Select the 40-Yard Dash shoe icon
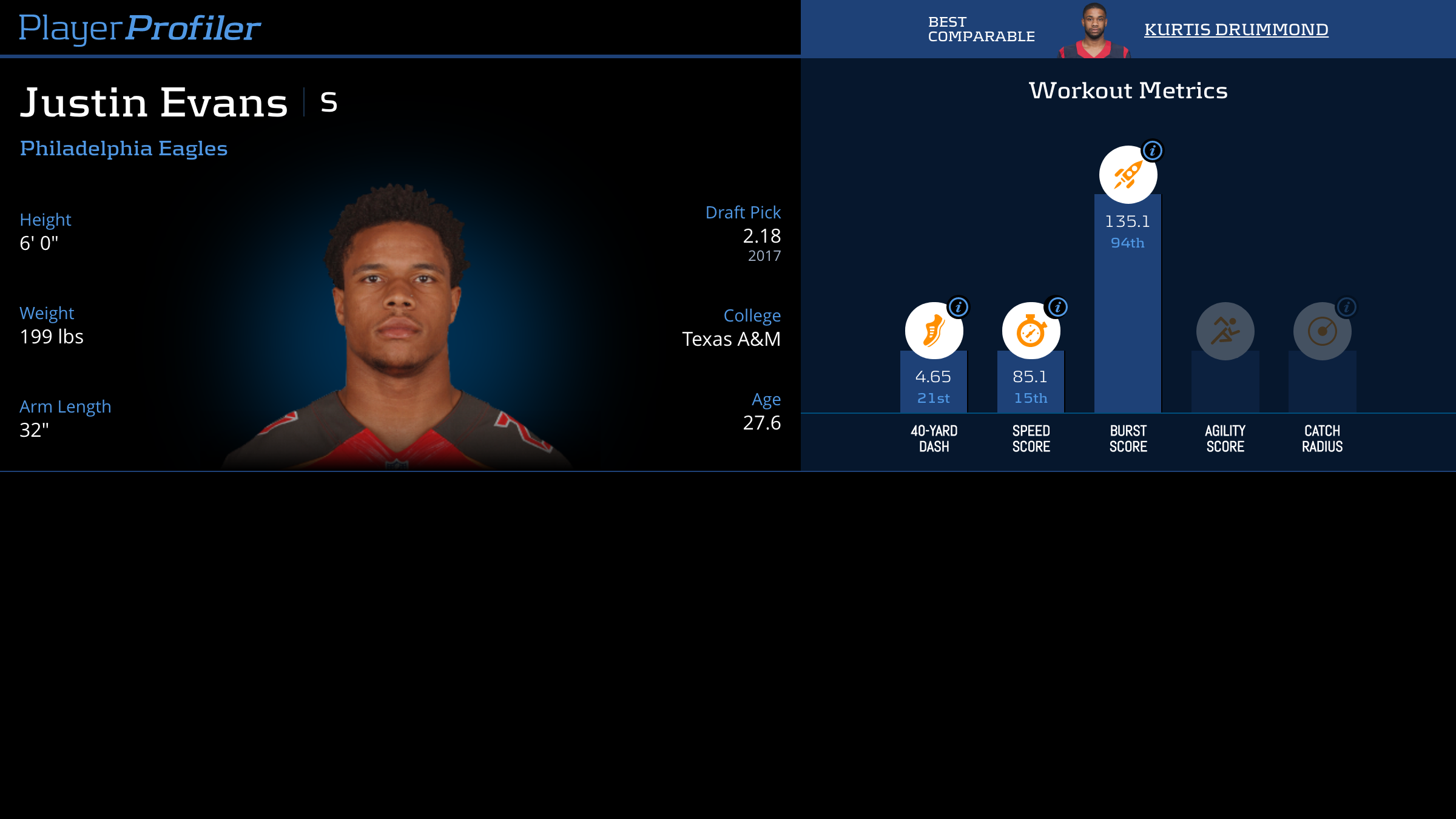Viewport: 1456px width, 819px height. click(934, 331)
